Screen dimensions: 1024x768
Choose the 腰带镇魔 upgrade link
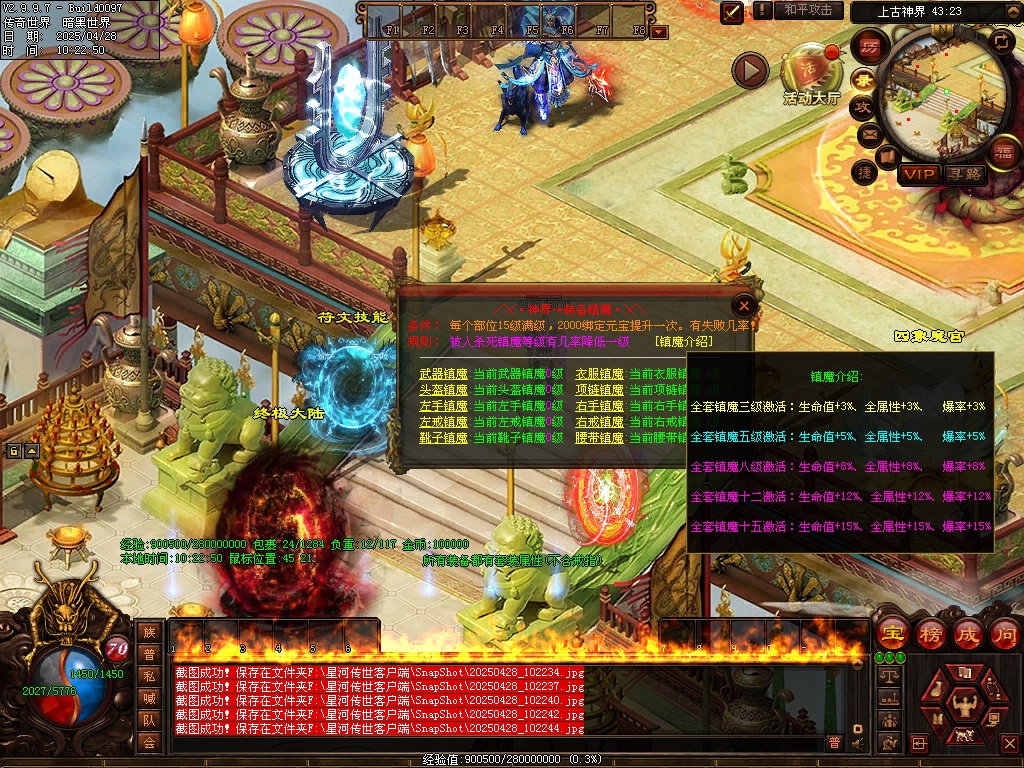pos(599,438)
